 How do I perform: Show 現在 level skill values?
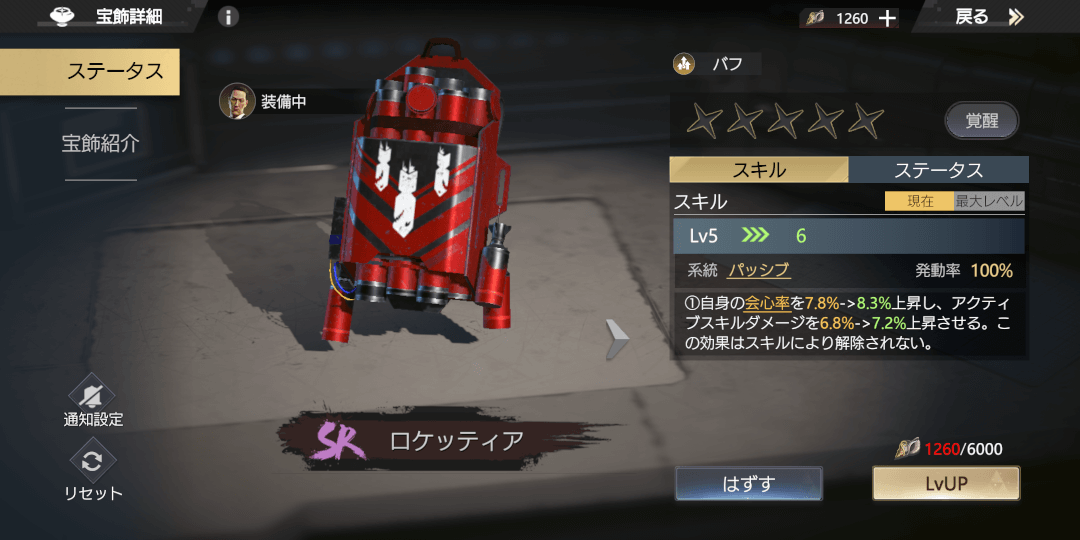pyautogui.click(x=919, y=201)
